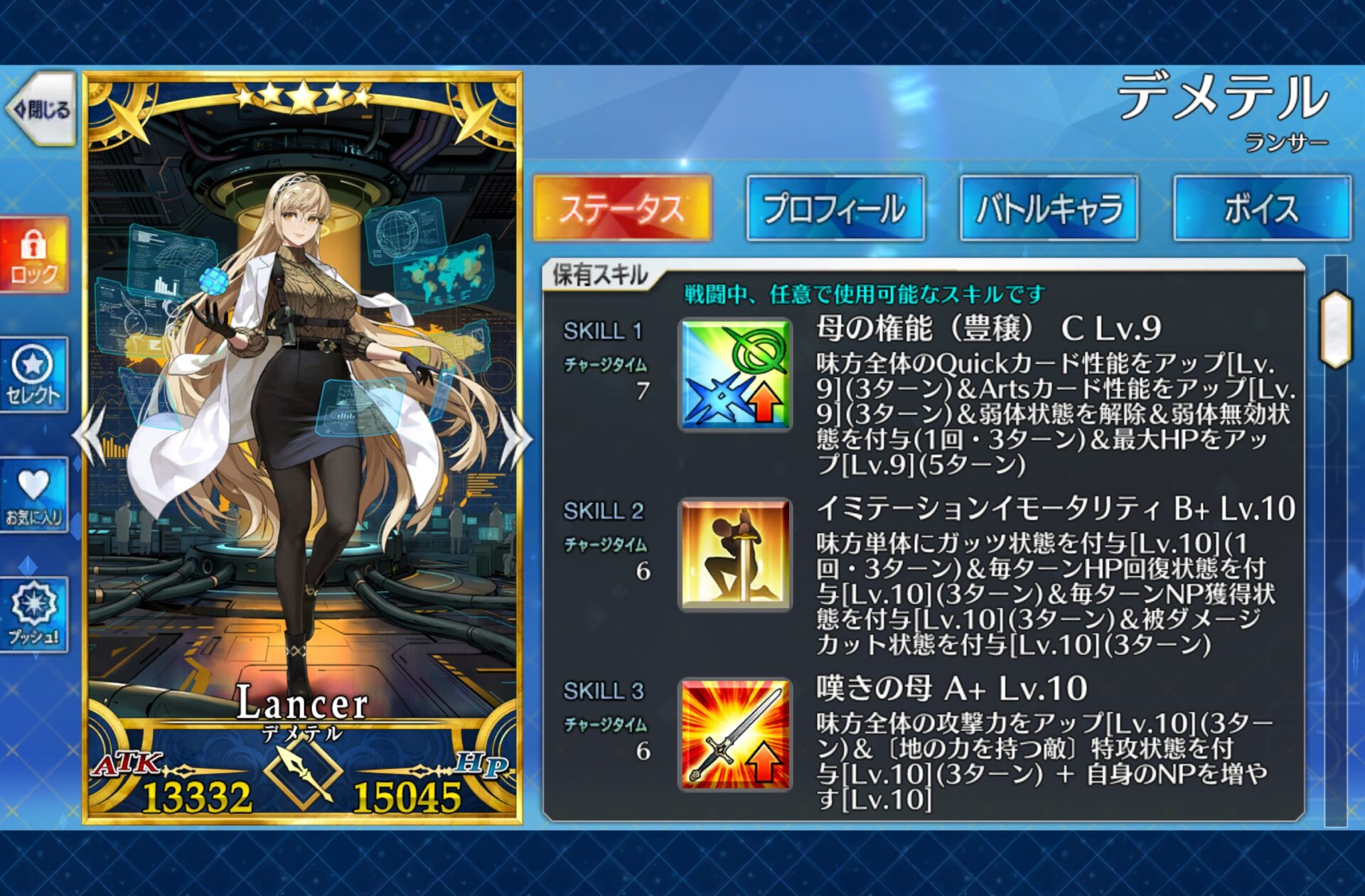Toggle the ロック lock button
This screenshot has width=1365, height=896.
point(33,255)
